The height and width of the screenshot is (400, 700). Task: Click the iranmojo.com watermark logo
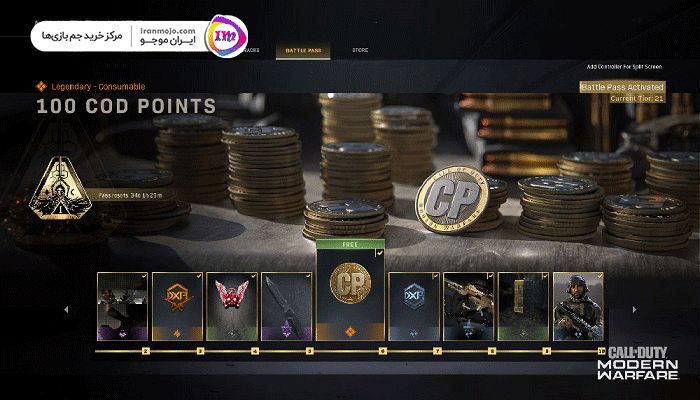221,38
